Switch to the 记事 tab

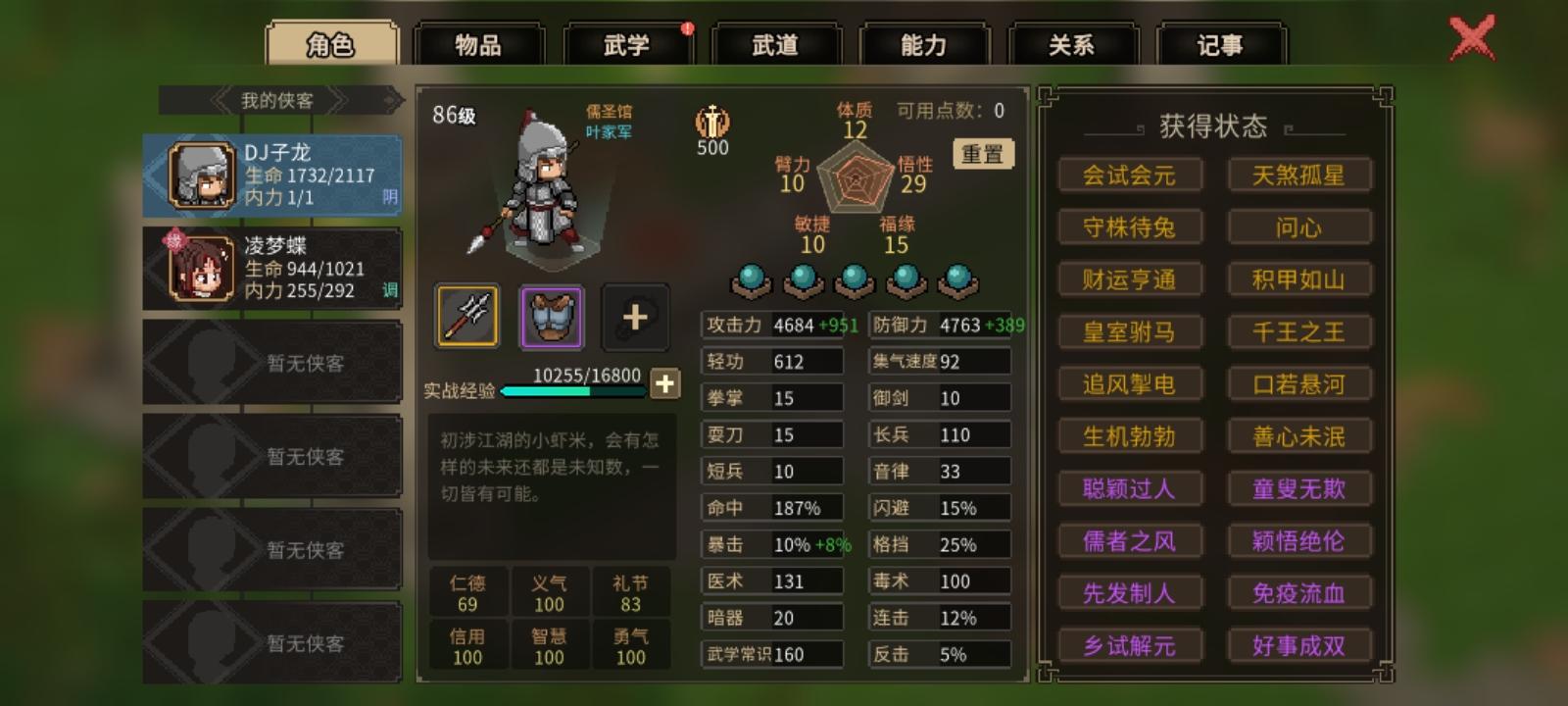(x=1221, y=43)
